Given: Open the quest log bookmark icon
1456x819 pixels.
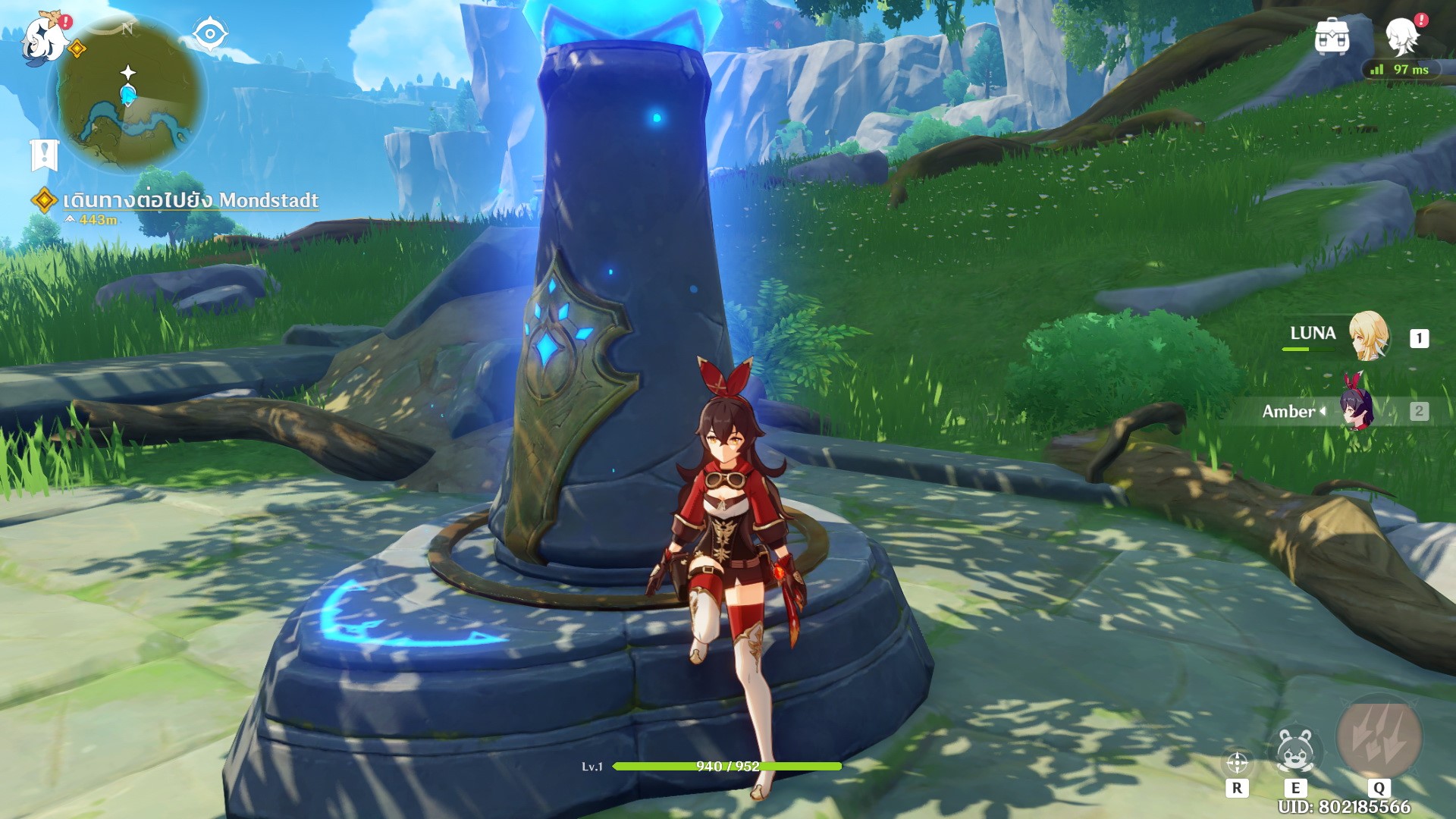Looking at the screenshot, I should (x=45, y=155).
